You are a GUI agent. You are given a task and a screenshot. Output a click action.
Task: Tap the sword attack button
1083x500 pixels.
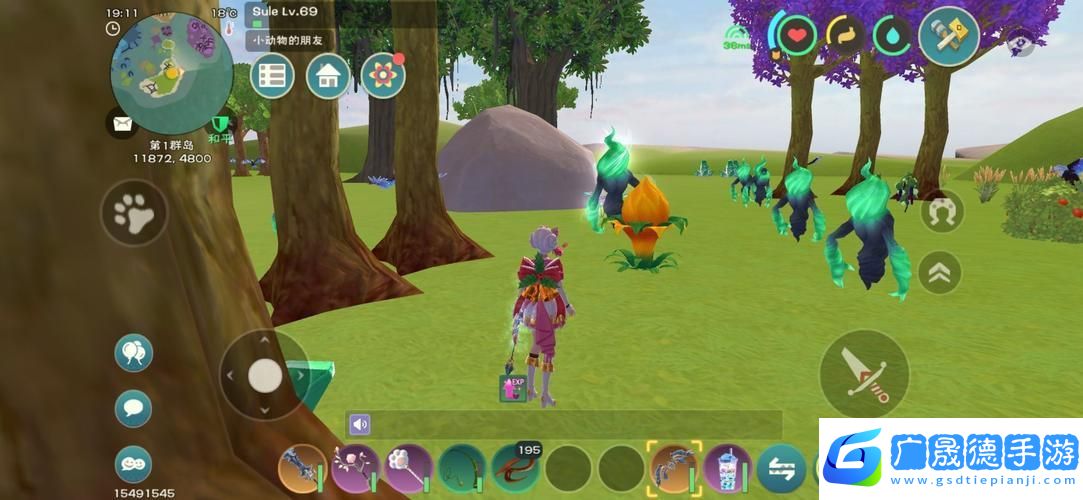(864, 375)
